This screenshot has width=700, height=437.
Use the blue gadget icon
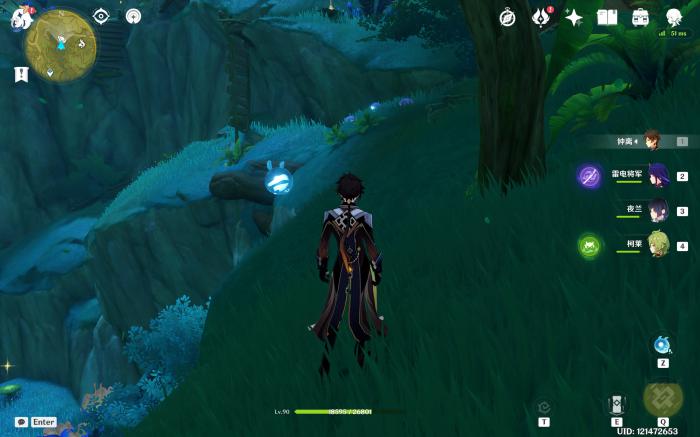pos(662,345)
